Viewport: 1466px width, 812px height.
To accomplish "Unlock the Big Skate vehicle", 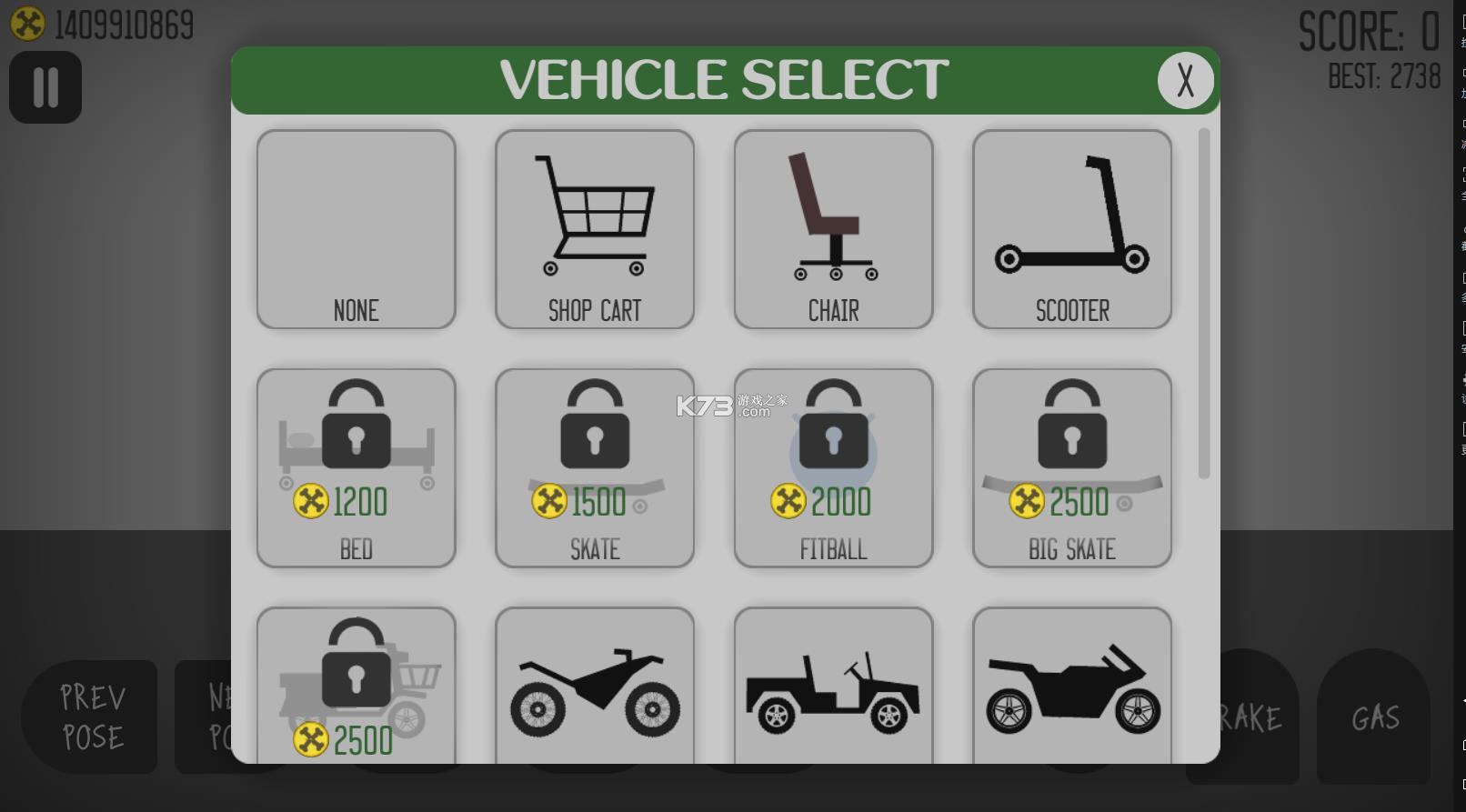I will point(1072,467).
